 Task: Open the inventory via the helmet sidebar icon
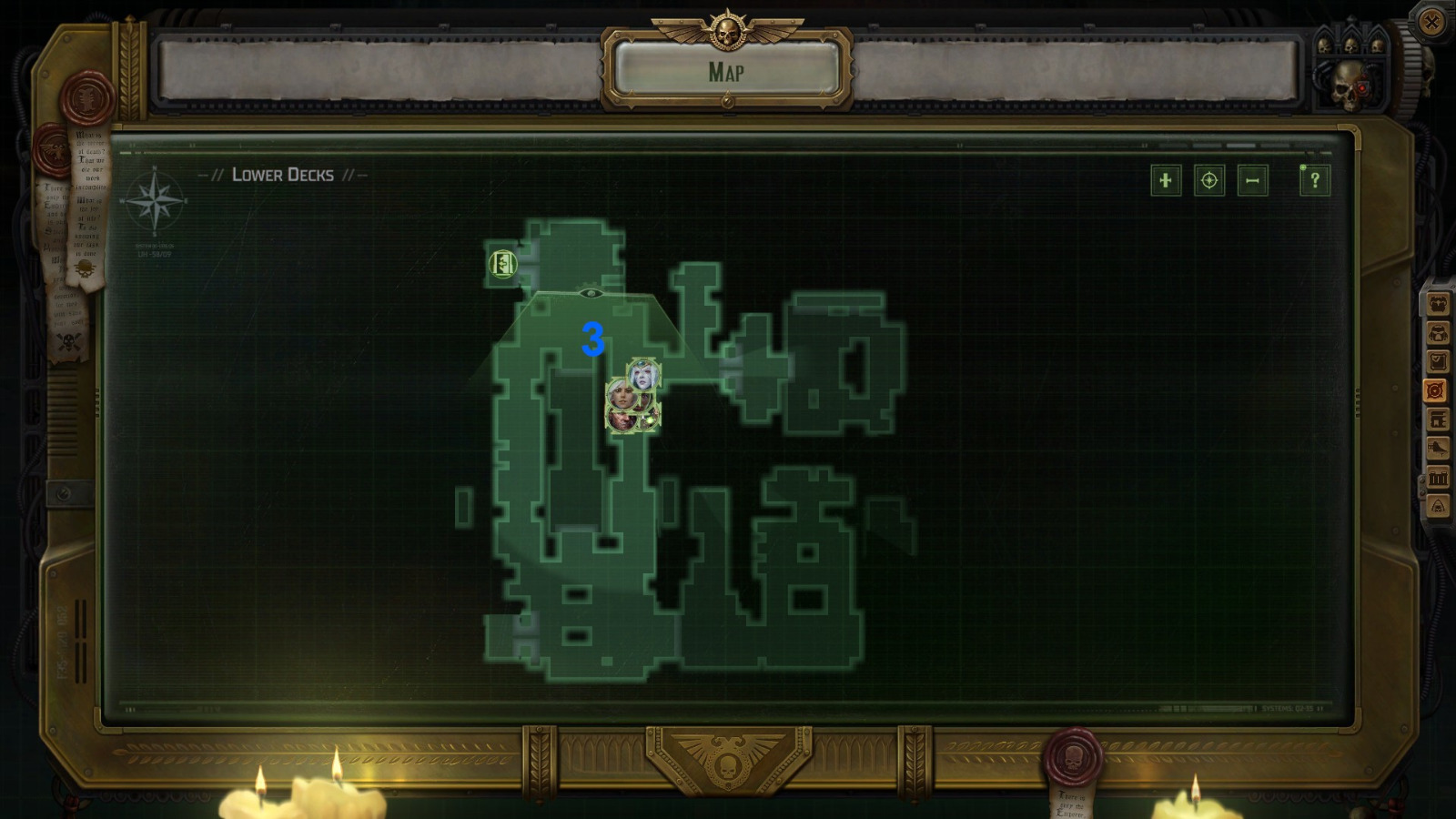1438,333
